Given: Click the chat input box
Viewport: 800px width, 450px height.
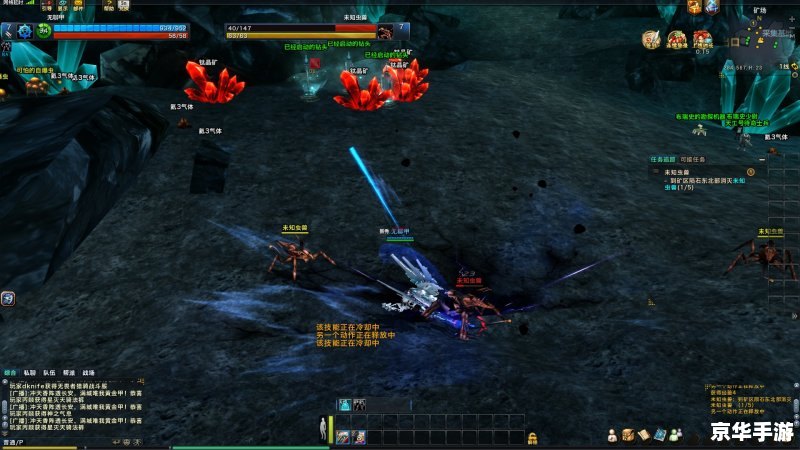Looking at the screenshot, I should (x=60, y=441).
